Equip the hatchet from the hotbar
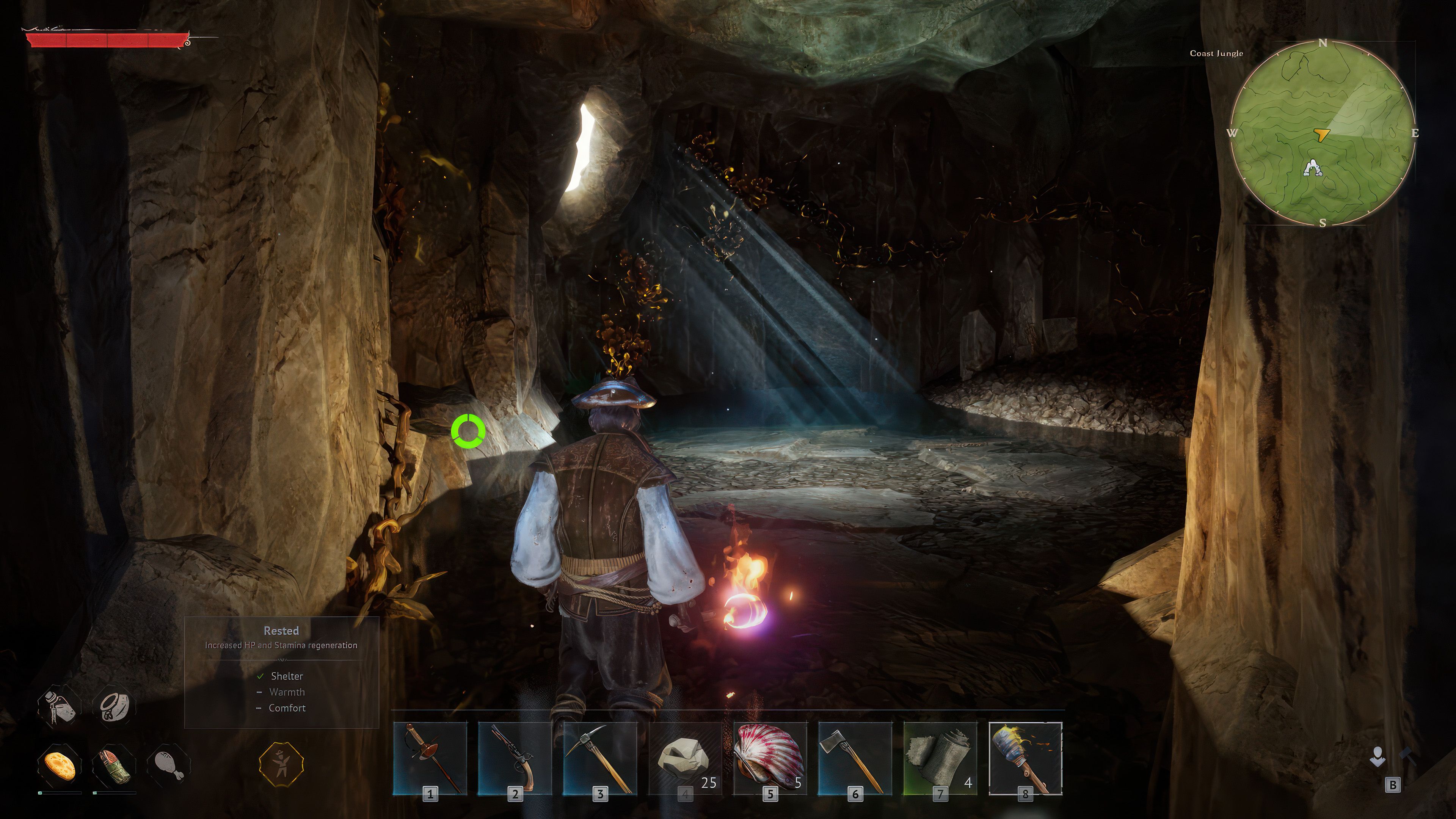This screenshot has width=1456, height=819. coord(855,758)
